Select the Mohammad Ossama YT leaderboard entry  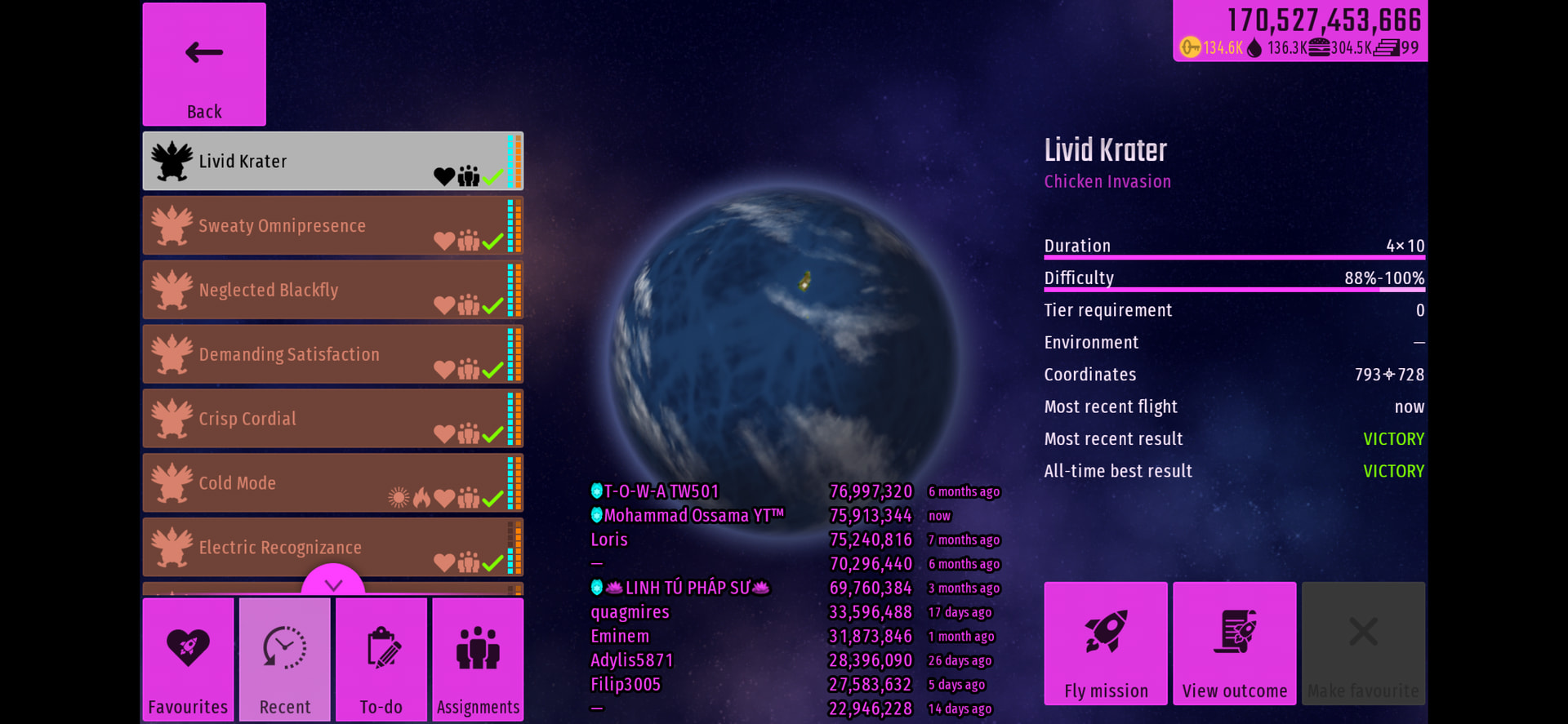pyautogui.click(x=693, y=516)
